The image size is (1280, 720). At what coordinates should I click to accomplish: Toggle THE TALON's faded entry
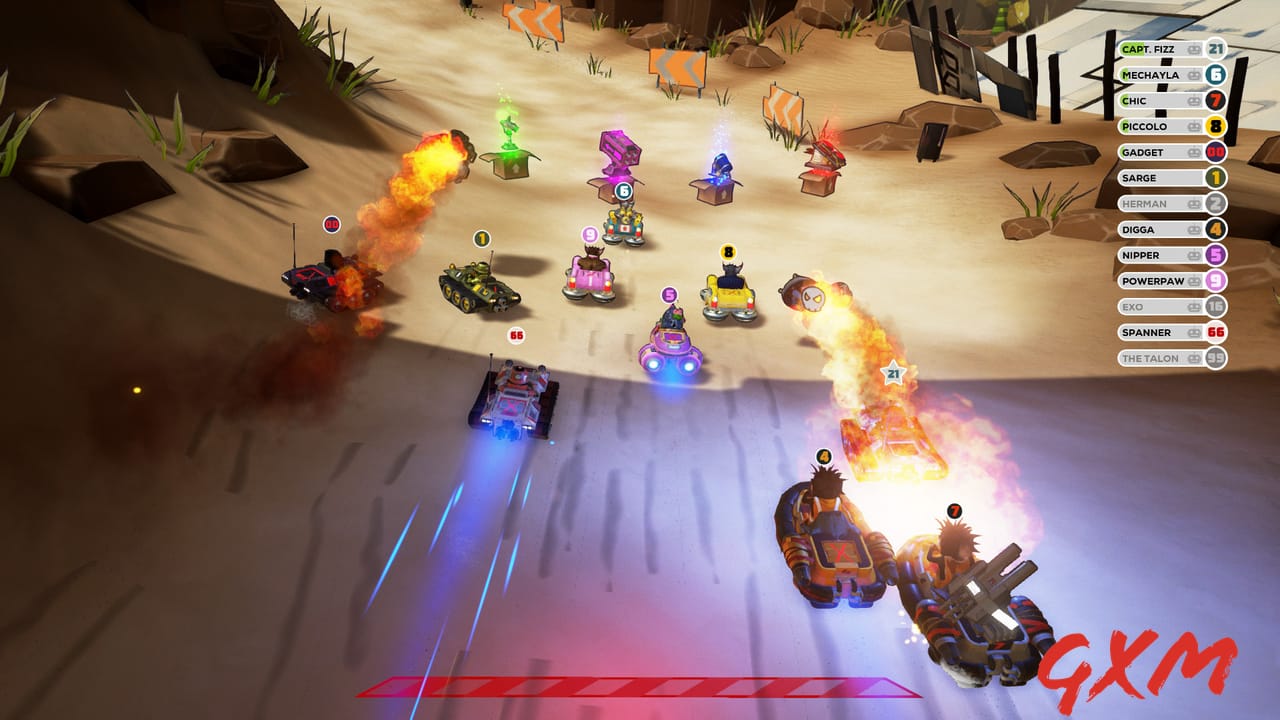(1160, 357)
